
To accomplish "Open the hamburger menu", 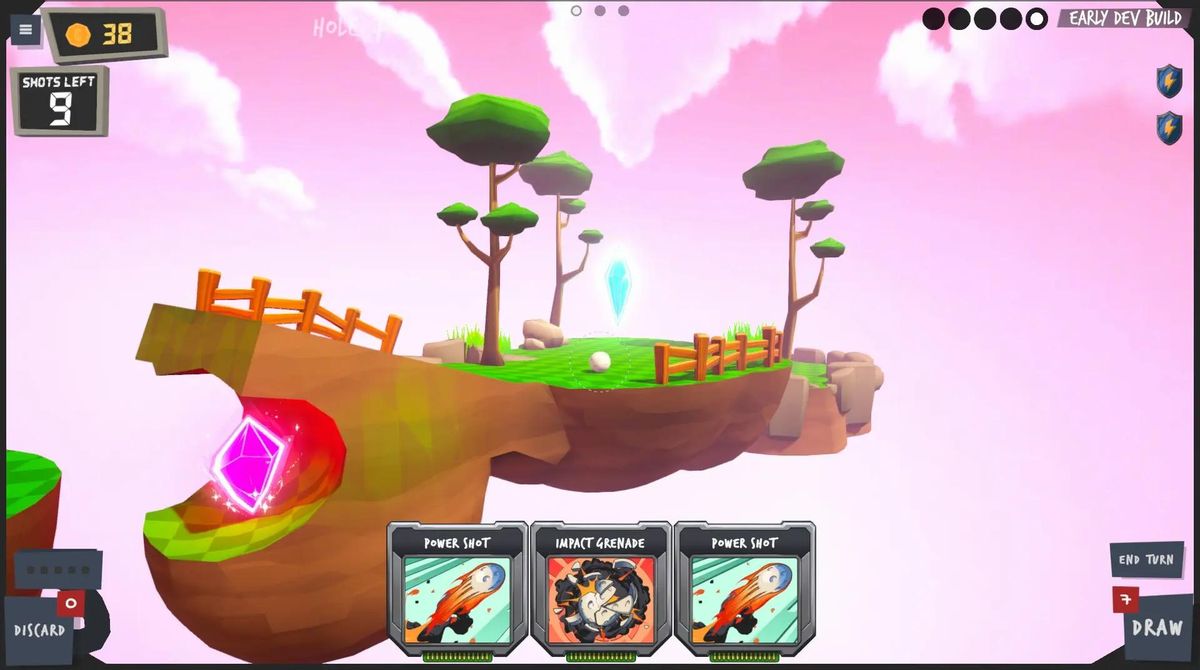I will point(25,30).
